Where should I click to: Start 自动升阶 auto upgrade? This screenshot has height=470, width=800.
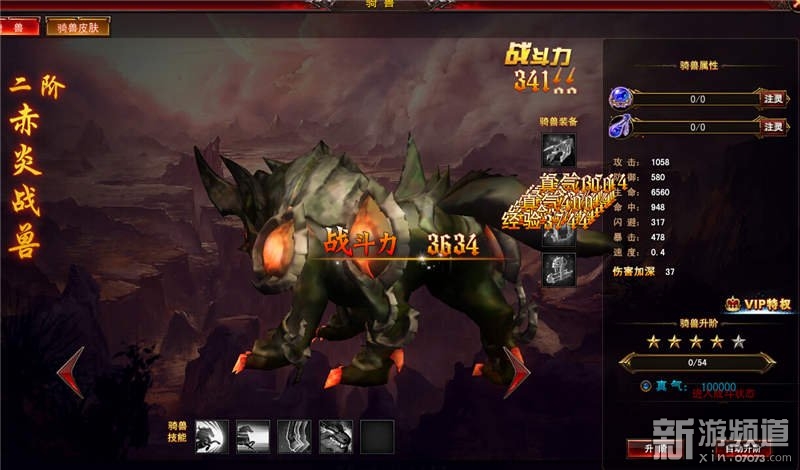tap(748, 449)
